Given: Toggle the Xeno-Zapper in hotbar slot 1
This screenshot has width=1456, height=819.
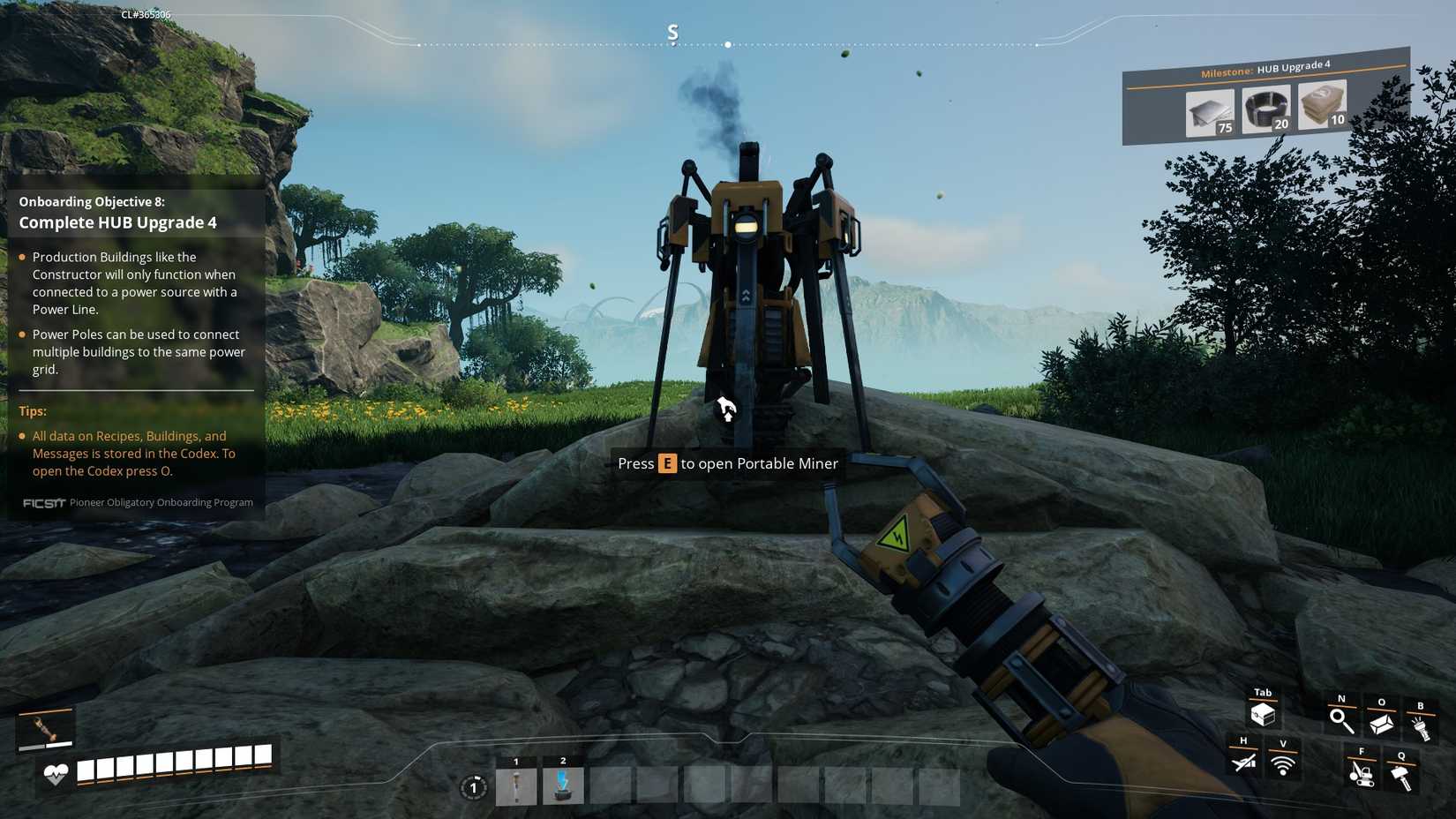Looking at the screenshot, I should (x=516, y=785).
